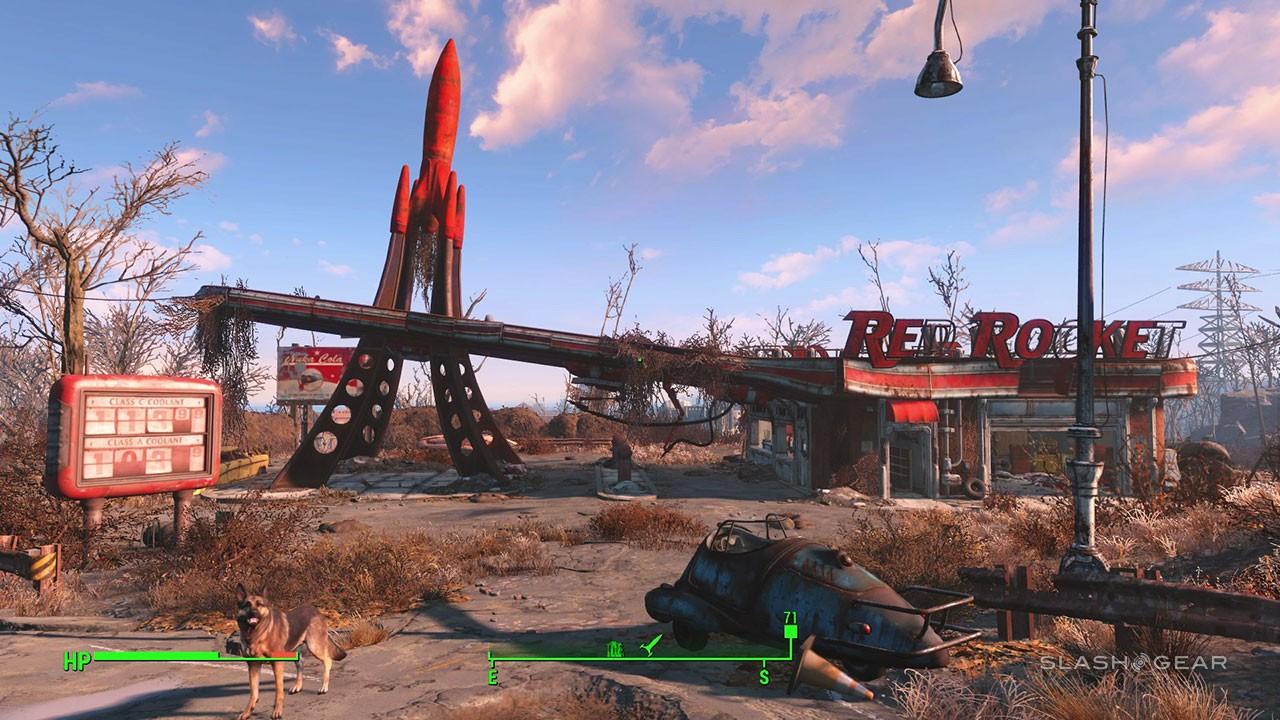Image resolution: width=1280 pixels, height=720 pixels.
Task: Click the rocket location marker on compass
Action: point(651,647)
